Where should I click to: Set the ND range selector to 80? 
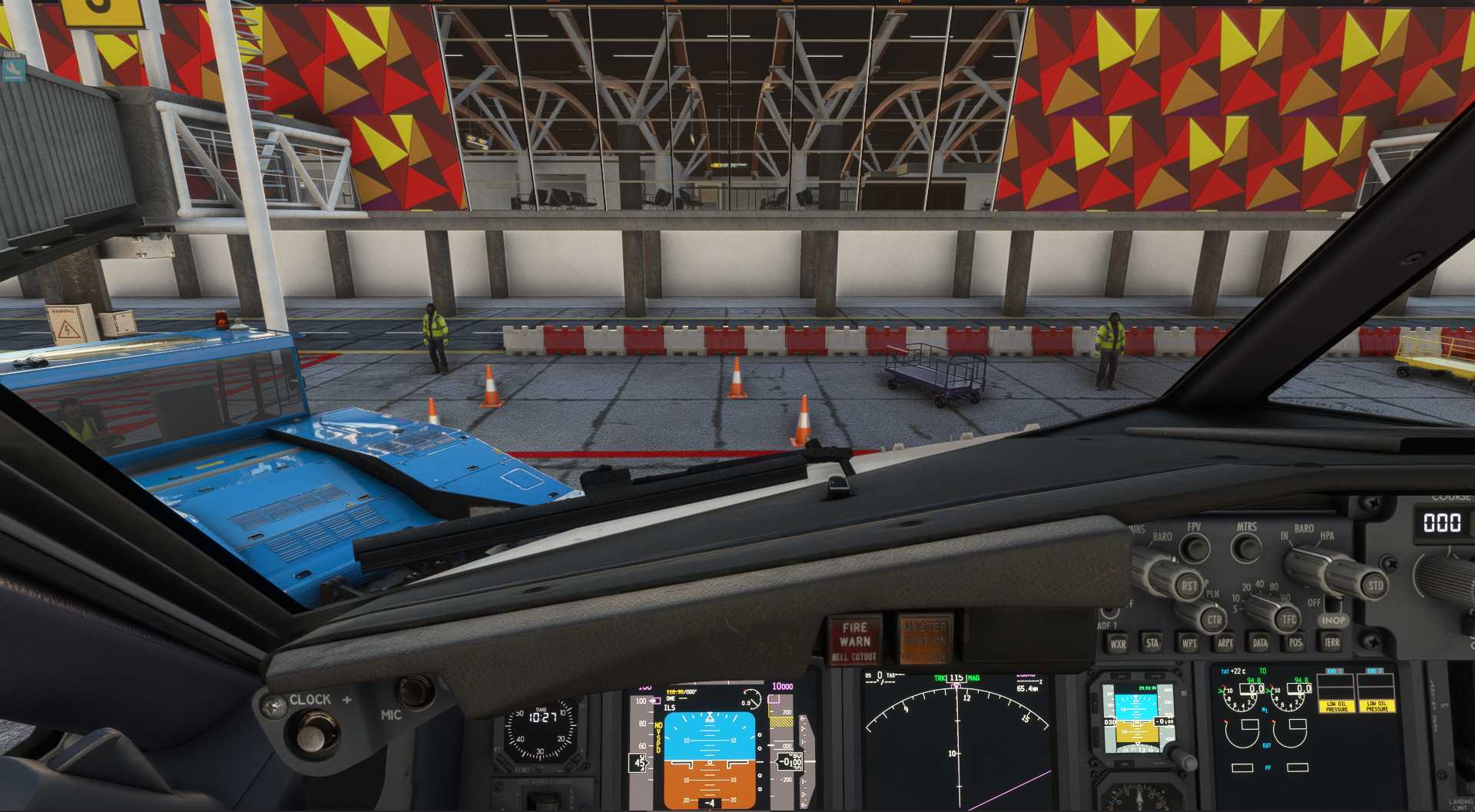1273,585
